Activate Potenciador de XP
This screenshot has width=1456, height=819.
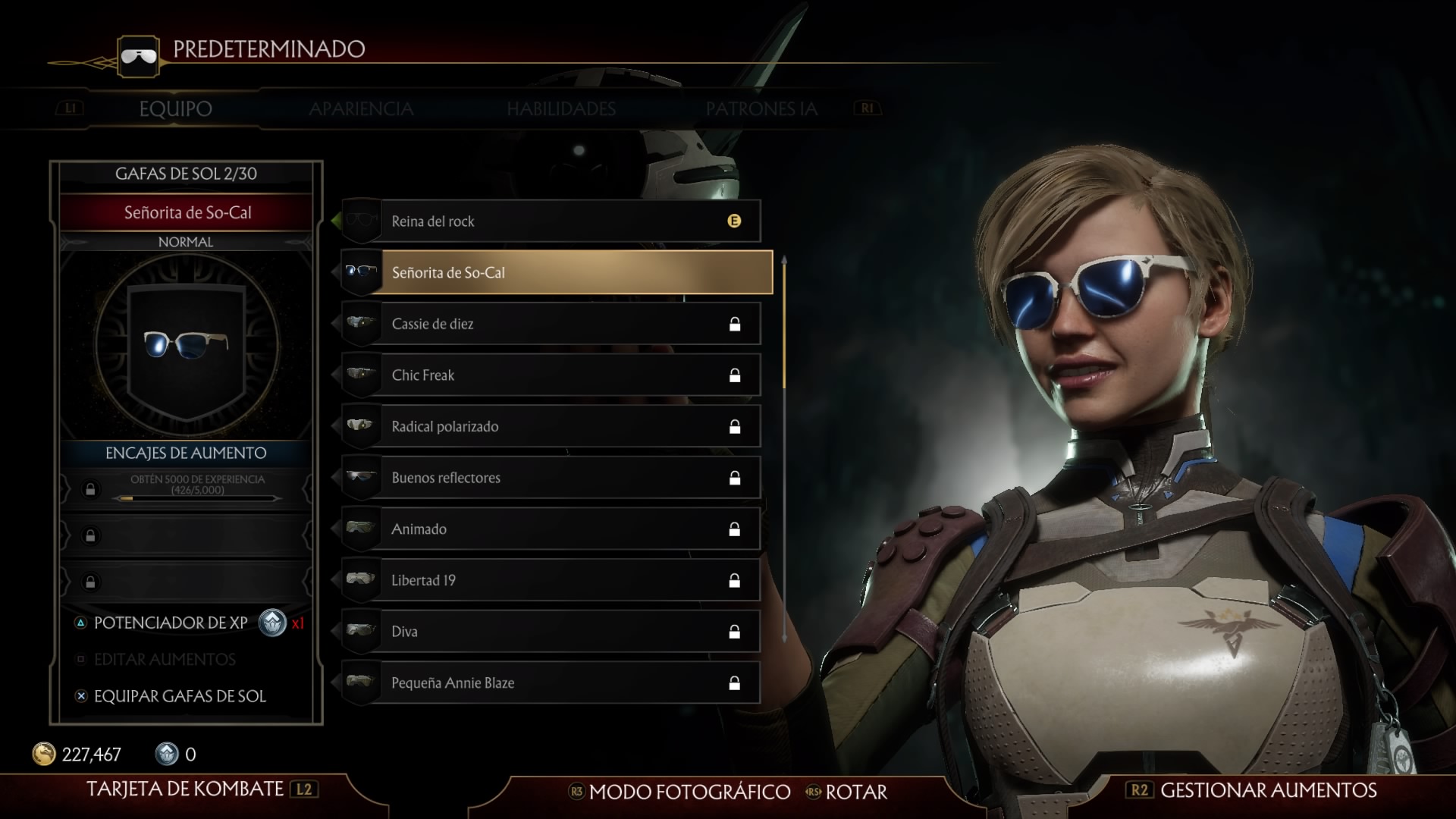171,623
